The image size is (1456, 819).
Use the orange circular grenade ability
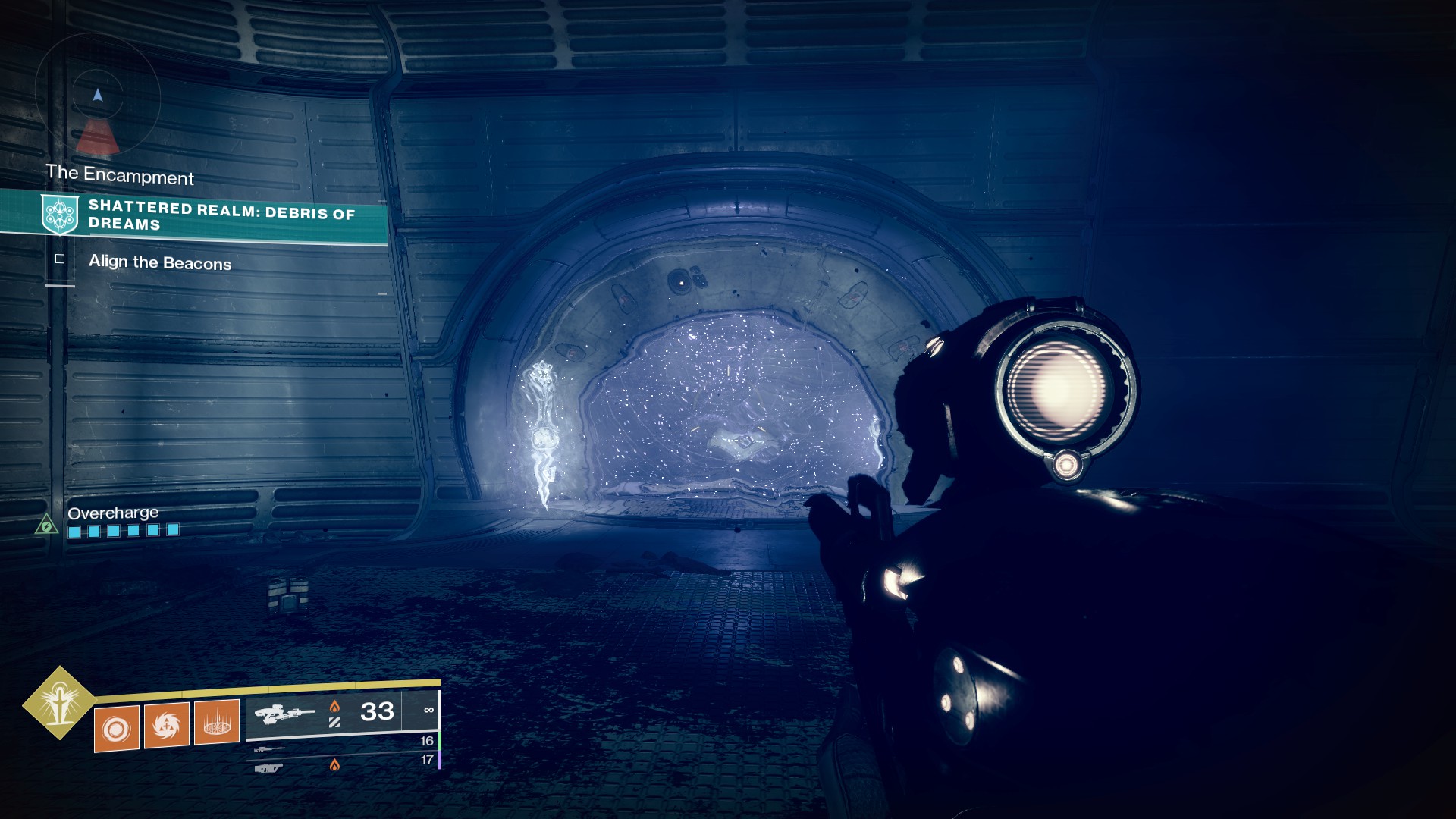click(x=117, y=729)
